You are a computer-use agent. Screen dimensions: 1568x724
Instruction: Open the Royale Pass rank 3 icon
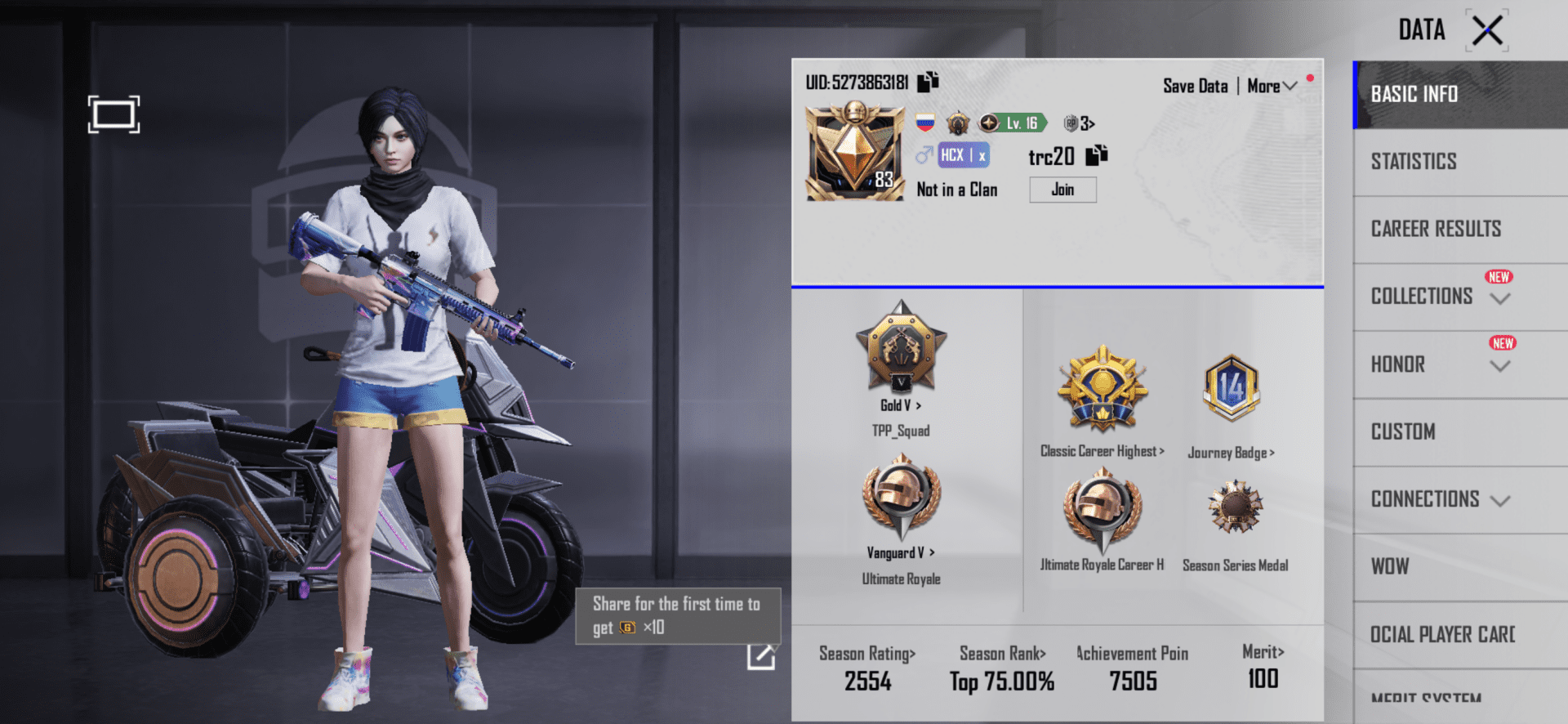tap(1078, 123)
